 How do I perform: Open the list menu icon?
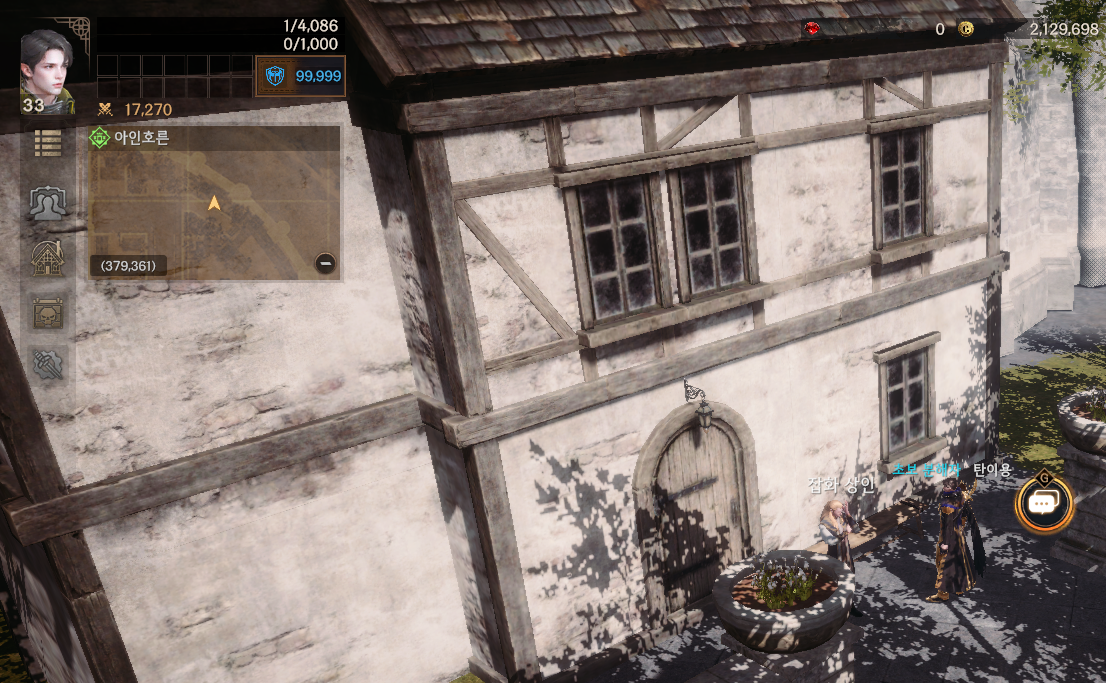tap(48, 143)
